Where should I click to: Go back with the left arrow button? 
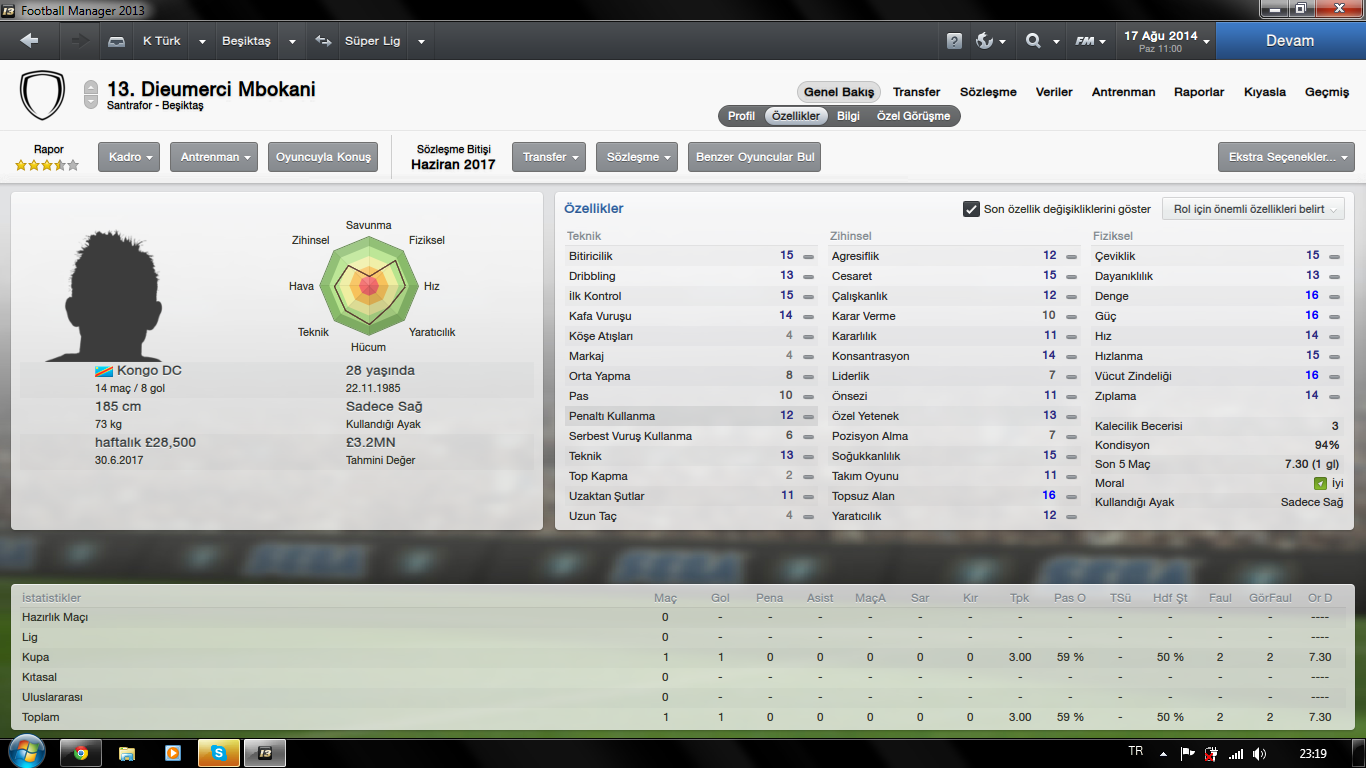pyautogui.click(x=29, y=41)
